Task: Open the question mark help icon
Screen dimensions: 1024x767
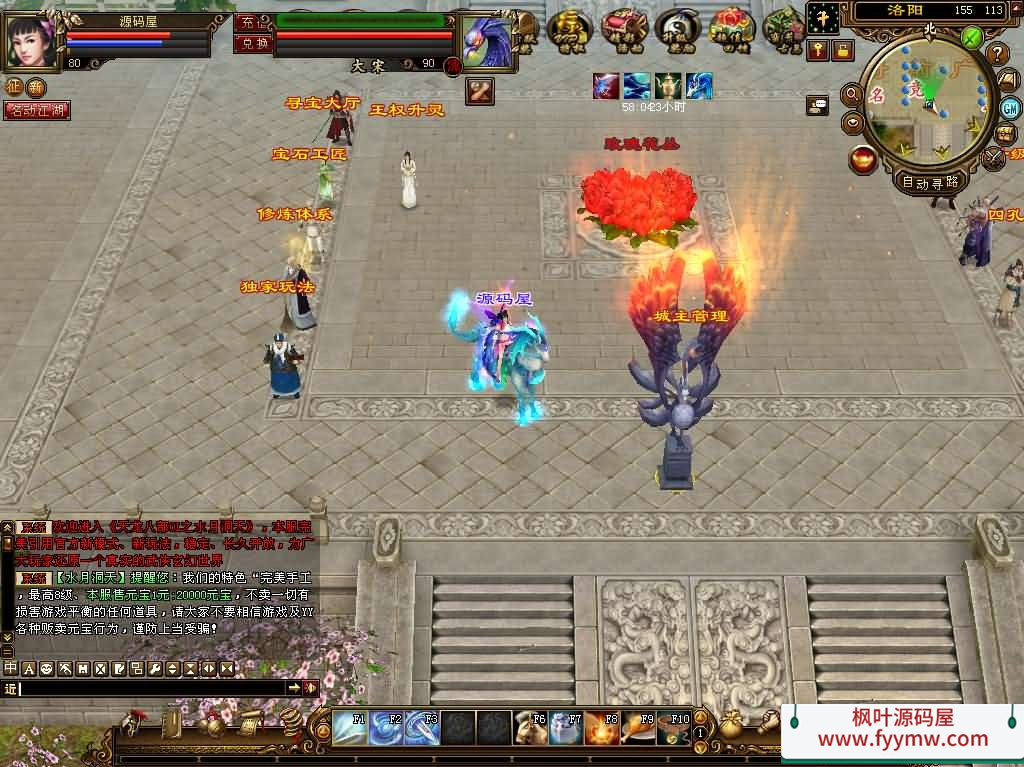Action: (x=997, y=54)
